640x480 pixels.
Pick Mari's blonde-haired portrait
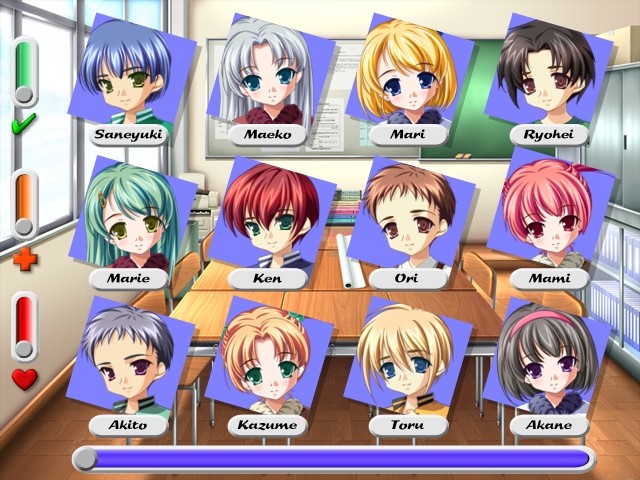click(407, 75)
